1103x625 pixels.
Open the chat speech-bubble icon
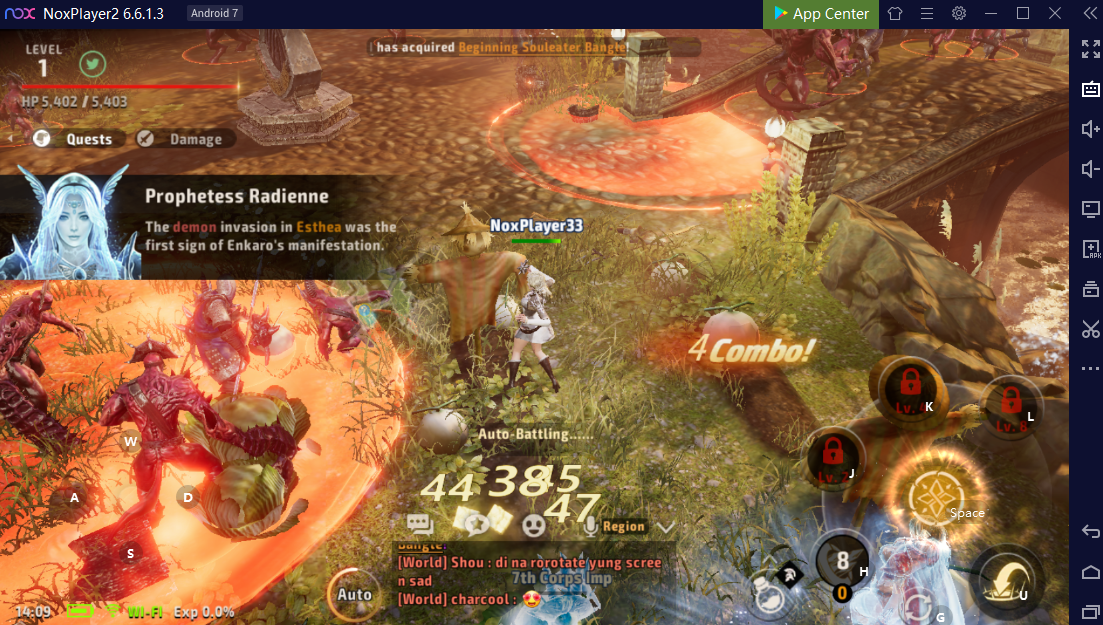tap(420, 524)
